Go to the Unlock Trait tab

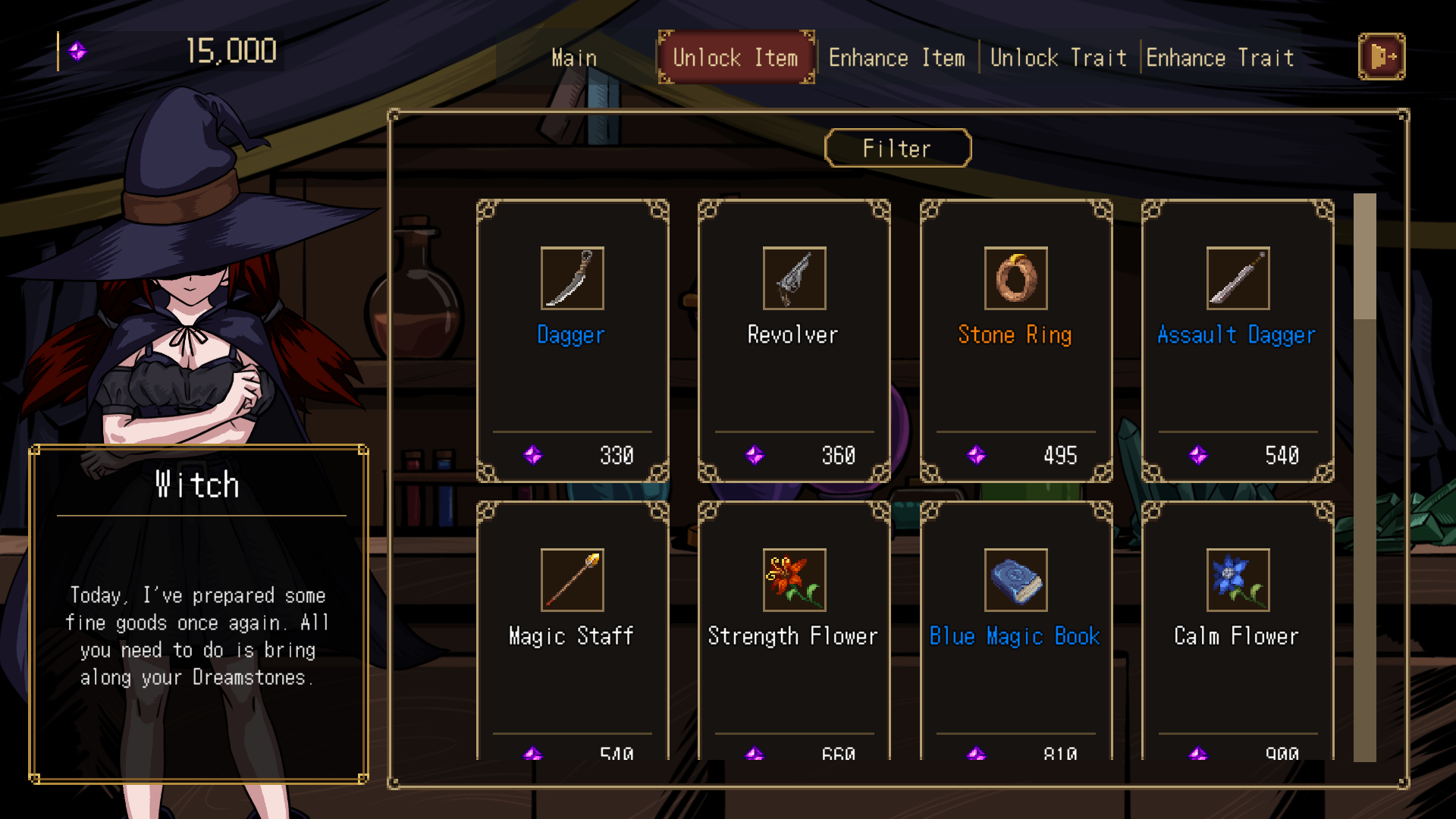pyautogui.click(x=1058, y=58)
